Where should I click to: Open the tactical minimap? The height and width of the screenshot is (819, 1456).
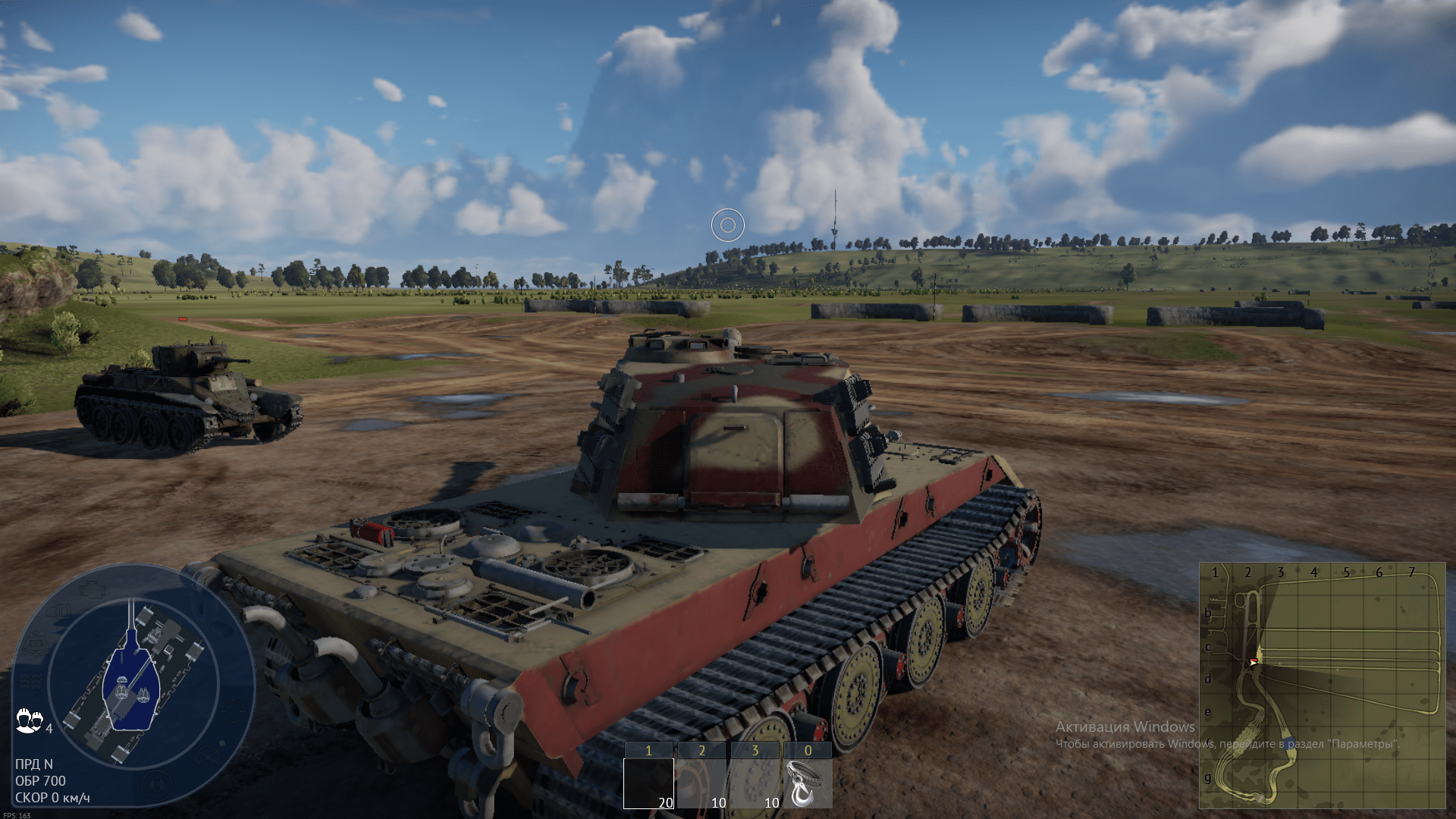tap(1322, 686)
